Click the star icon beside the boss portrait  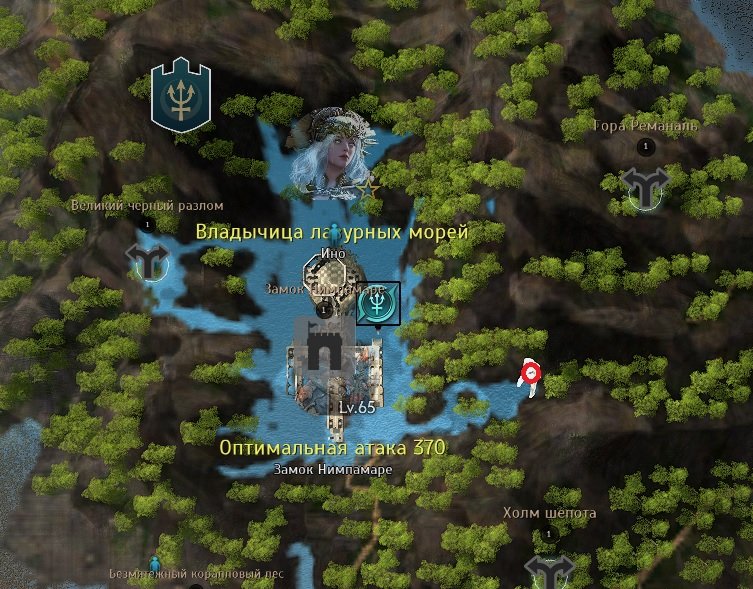tap(368, 188)
